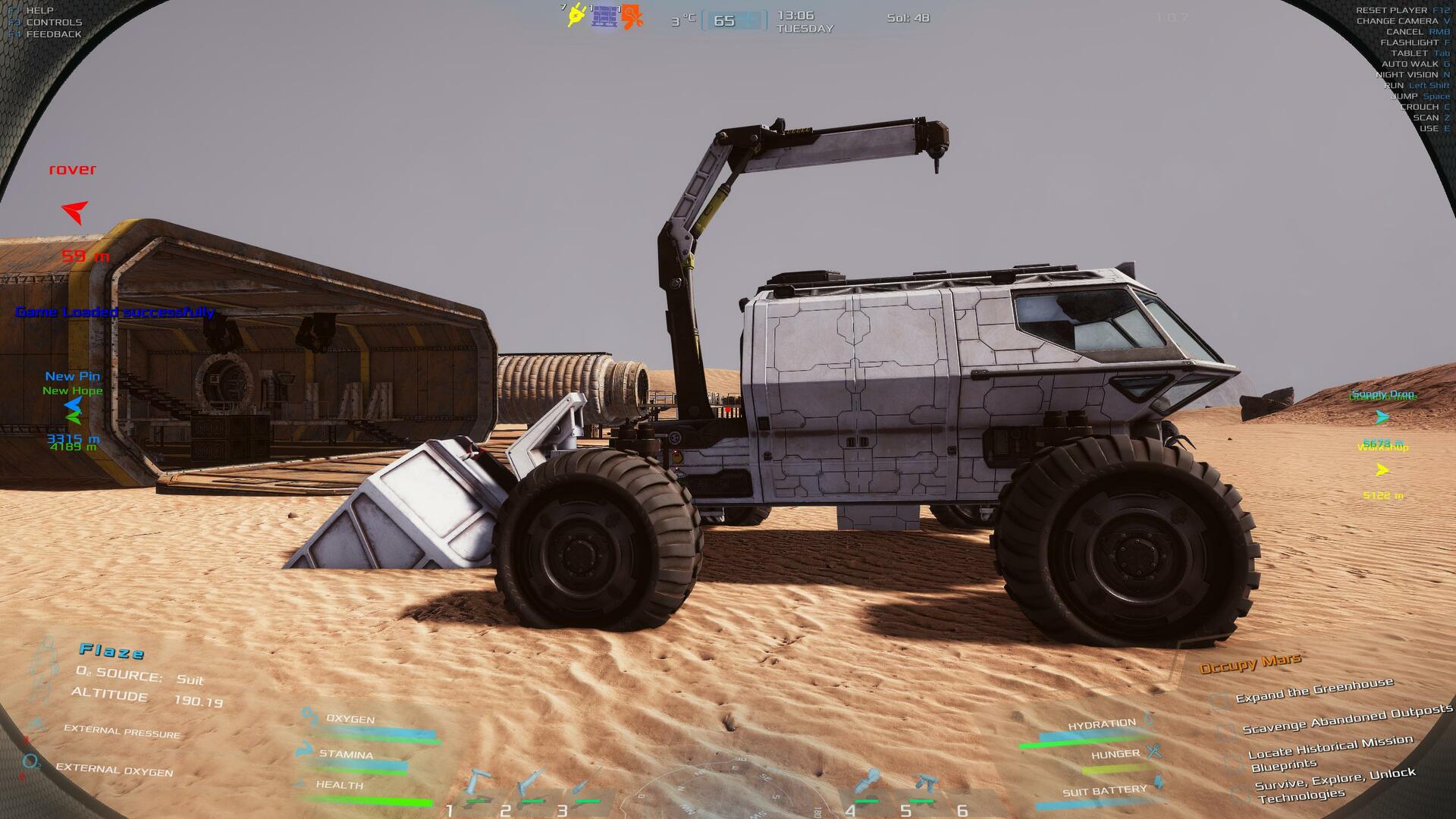Choose the hotbar slot 3 tool
Screen dimensions: 1456x819
(x=586, y=784)
